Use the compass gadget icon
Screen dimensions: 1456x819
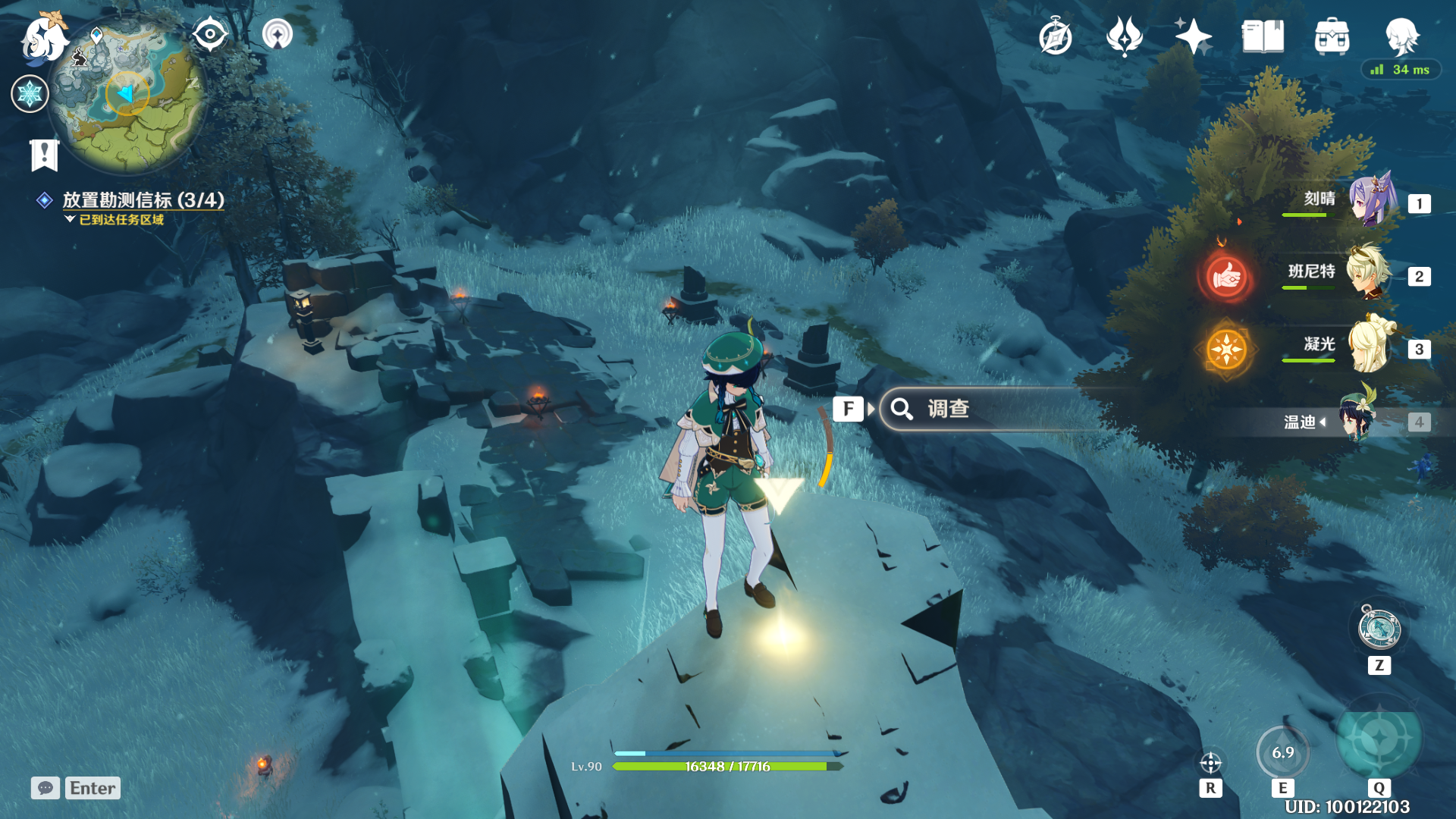pos(1379,628)
